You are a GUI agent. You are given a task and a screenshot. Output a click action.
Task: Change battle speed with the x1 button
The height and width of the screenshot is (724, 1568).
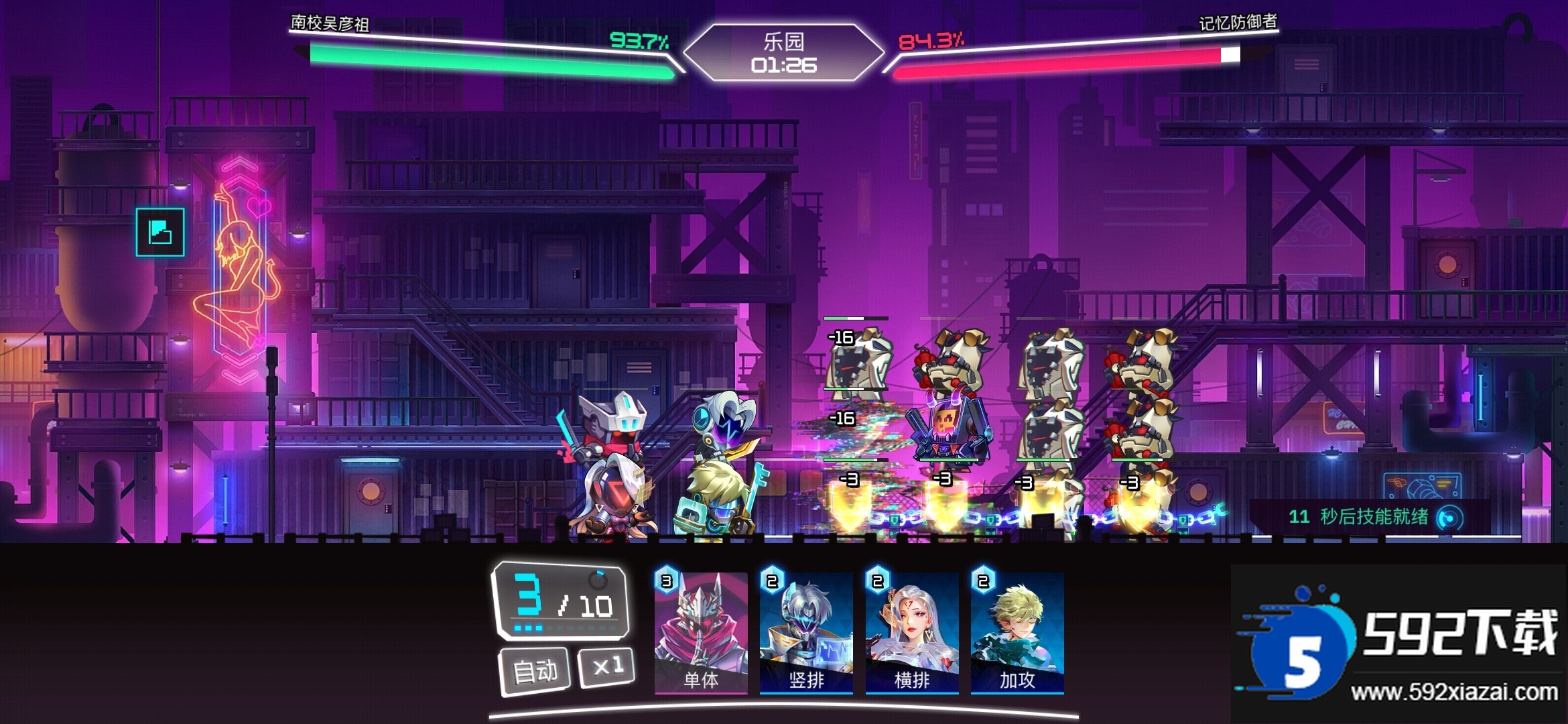pyautogui.click(x=607, y=666)
